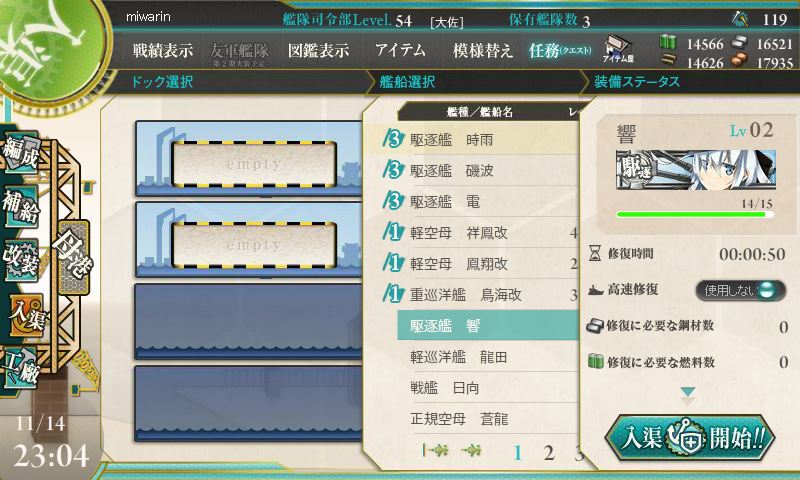Viewport: 800px width, 480px height.
Task: Open the 模様替え furniture menu
Action: [483, 50]
